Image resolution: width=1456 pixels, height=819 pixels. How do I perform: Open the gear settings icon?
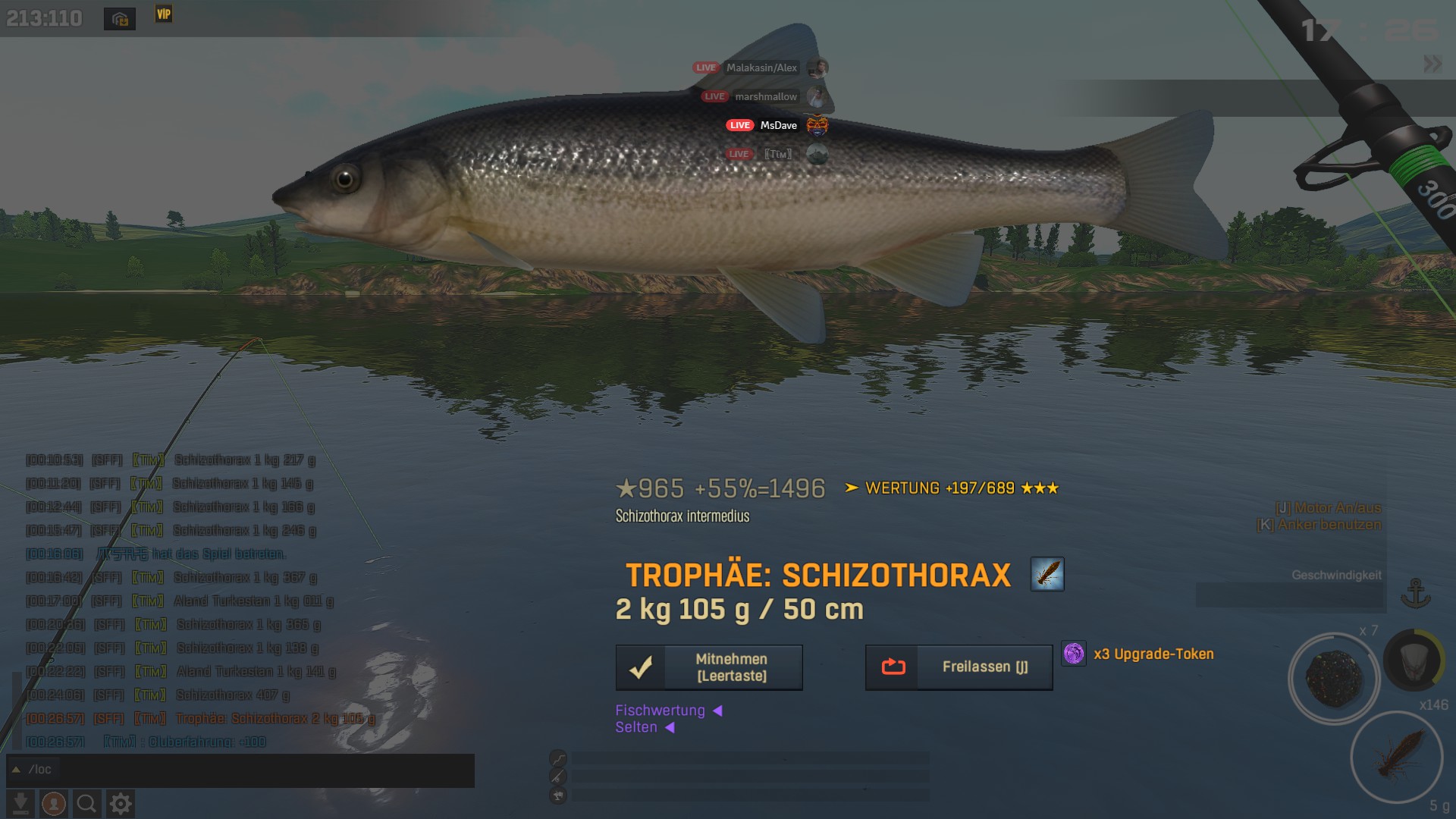[x=121, y=803]
